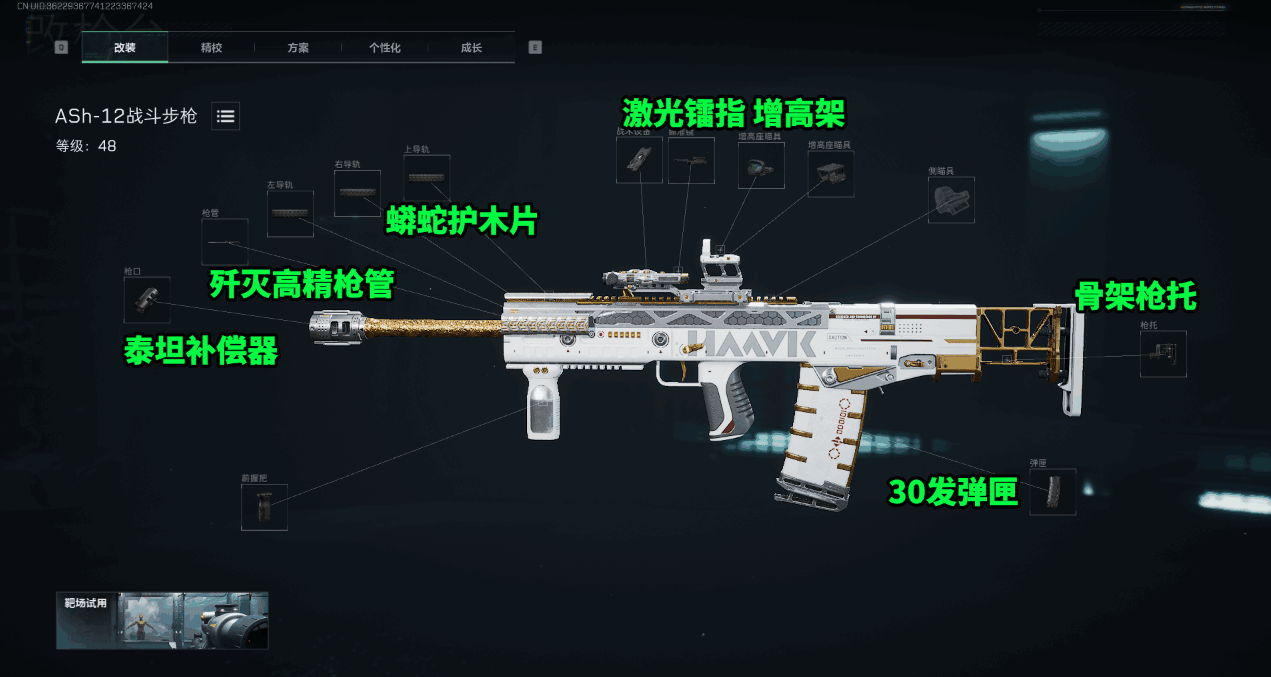Viewport: 1271px width, 677px height.
Task: Open the 方案 tab
Action: tap(297, 47)
